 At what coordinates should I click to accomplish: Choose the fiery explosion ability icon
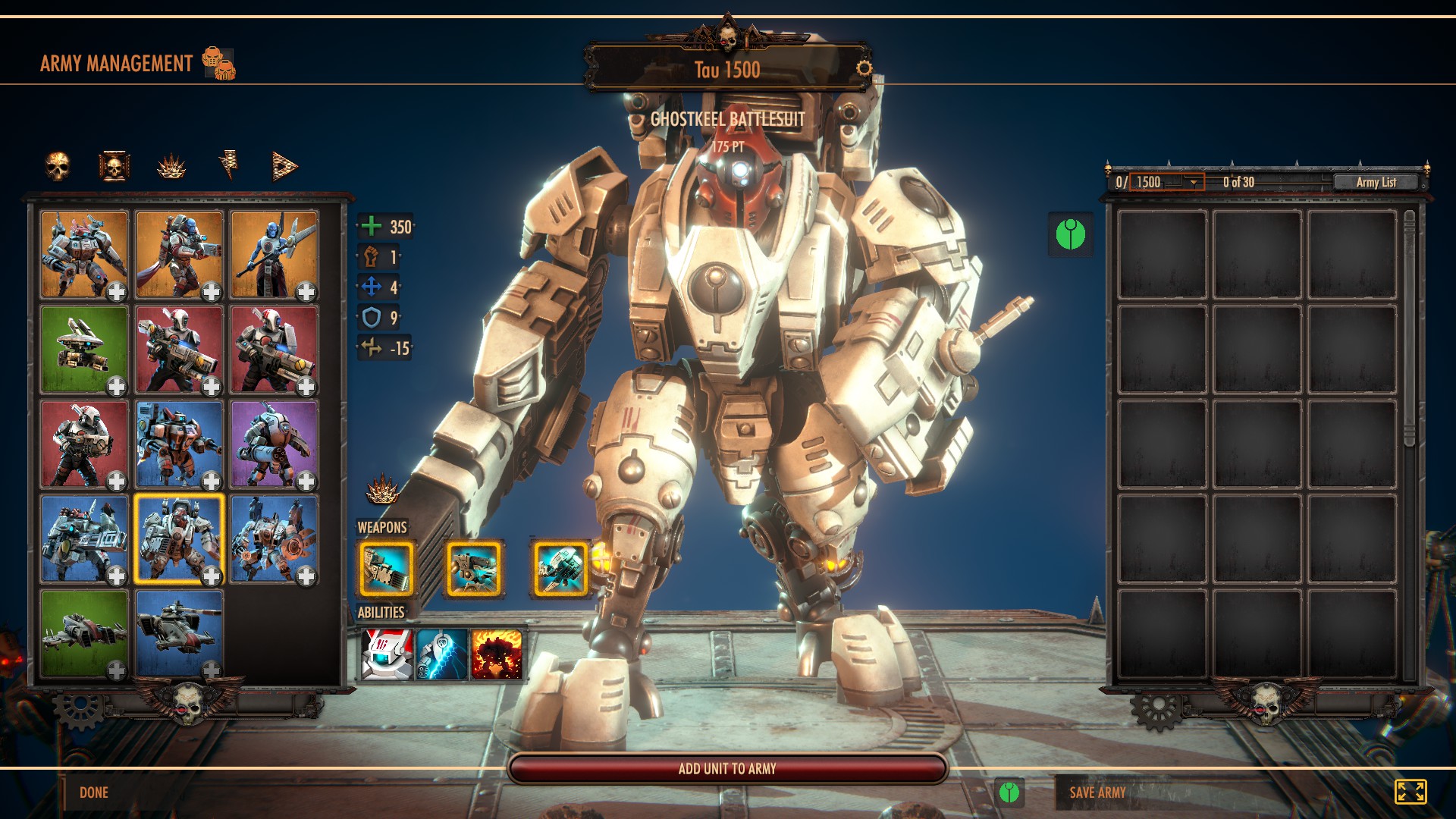(x=497, y=654)
